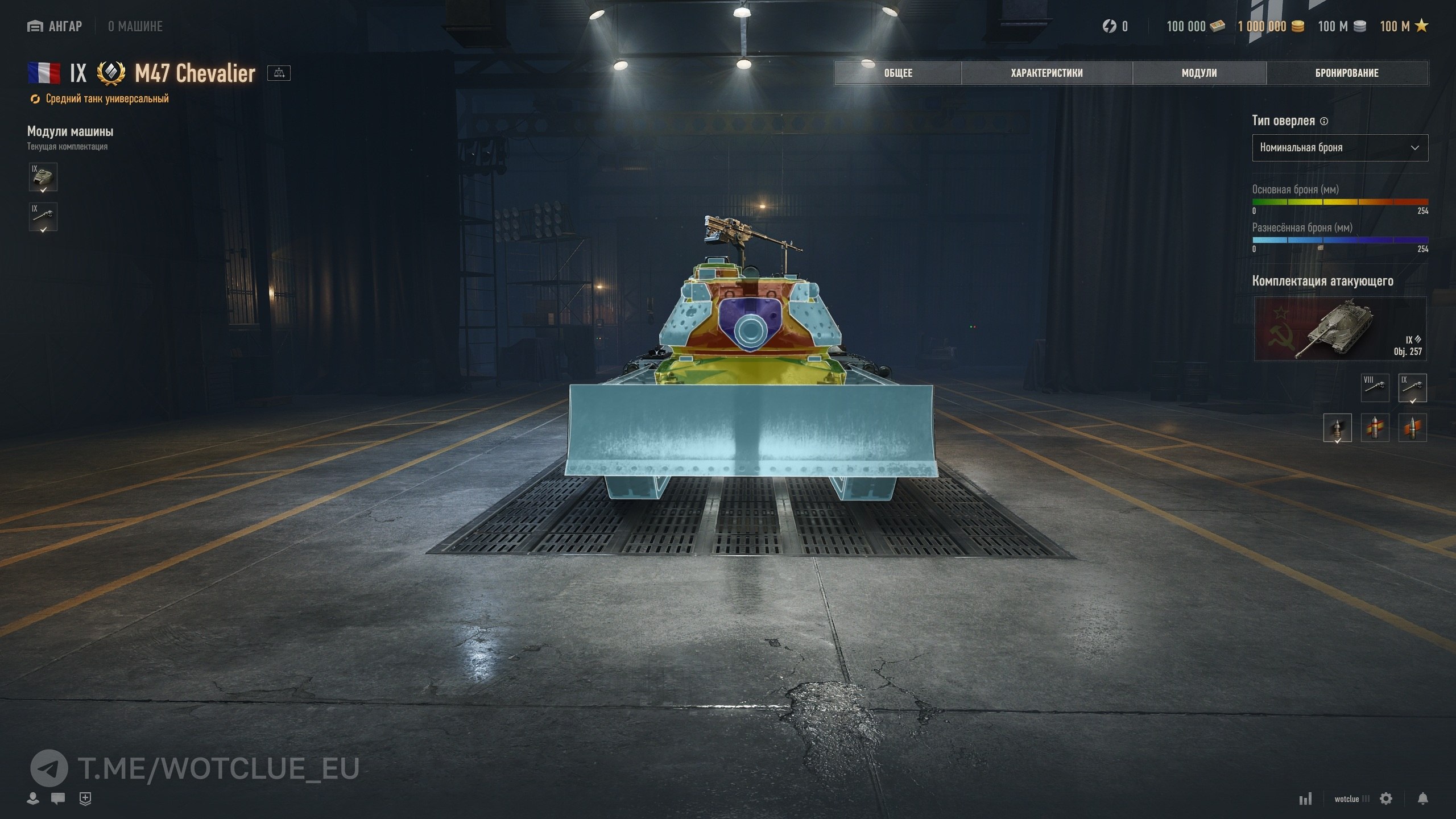Show the Модули tab

tap(1199, 73)
